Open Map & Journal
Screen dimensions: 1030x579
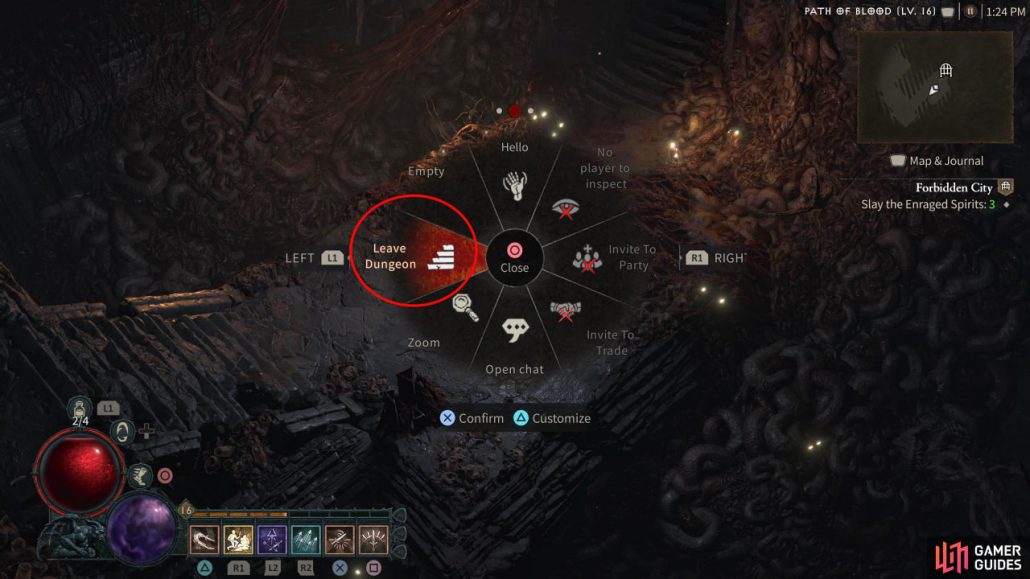click(937, 161)
